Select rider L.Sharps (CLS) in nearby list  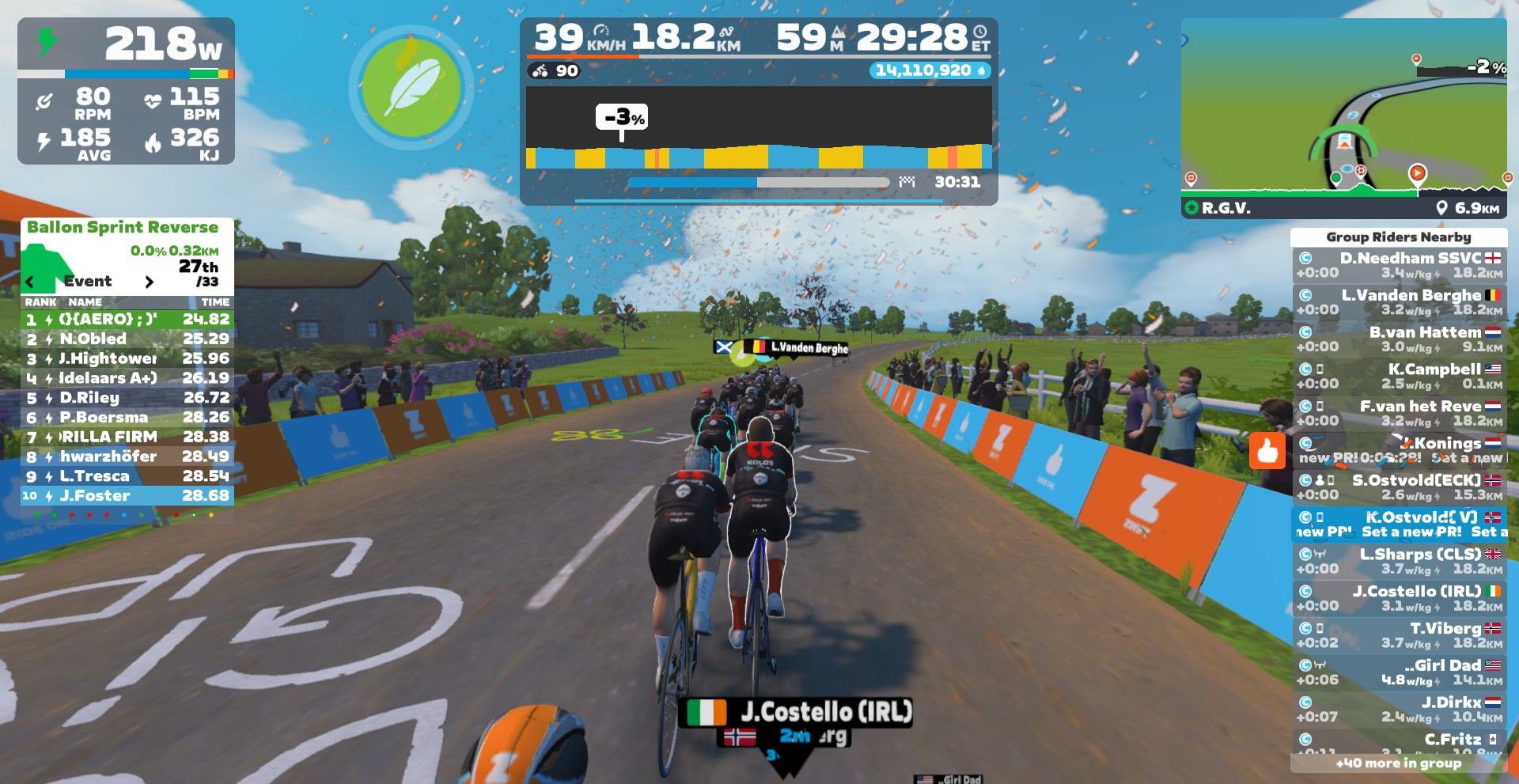[1399, 562]
